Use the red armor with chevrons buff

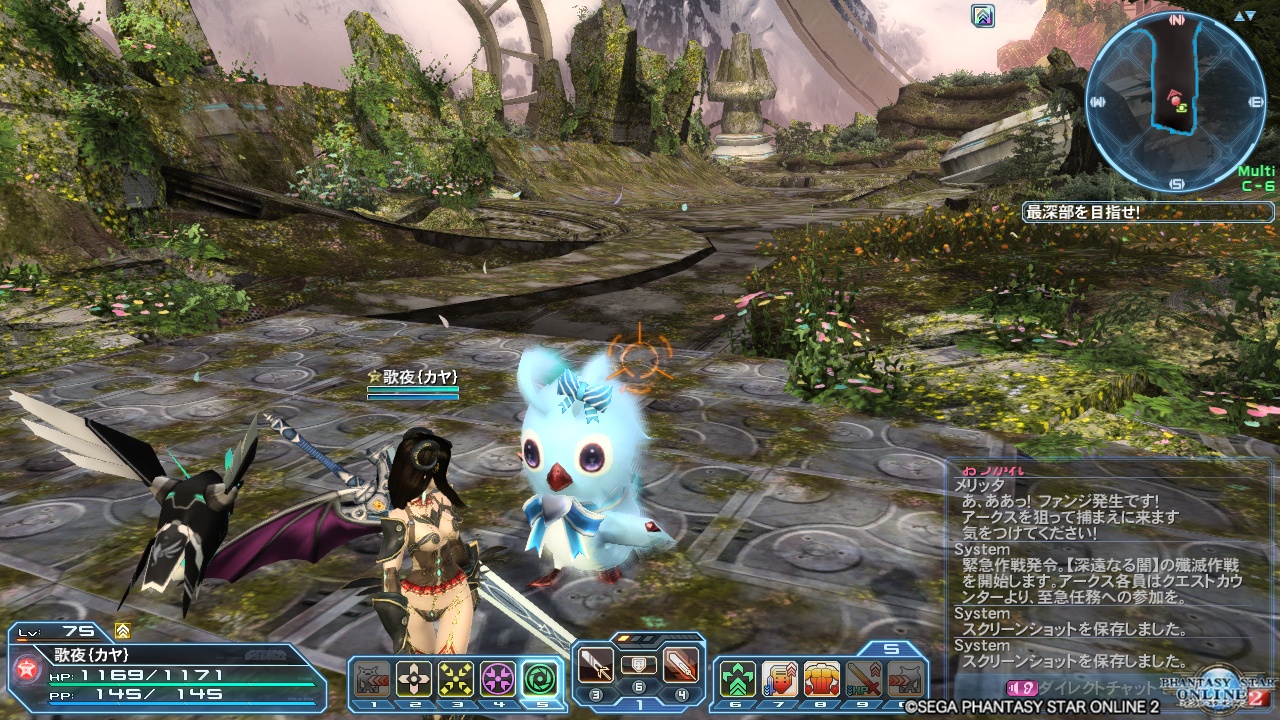point(780,679)
